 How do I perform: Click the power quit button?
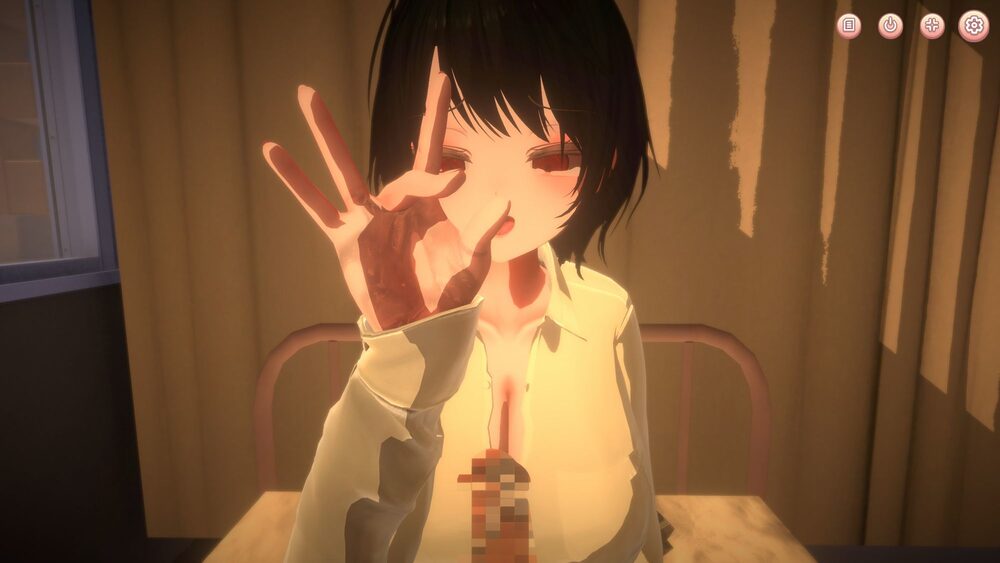coord(890,26)
